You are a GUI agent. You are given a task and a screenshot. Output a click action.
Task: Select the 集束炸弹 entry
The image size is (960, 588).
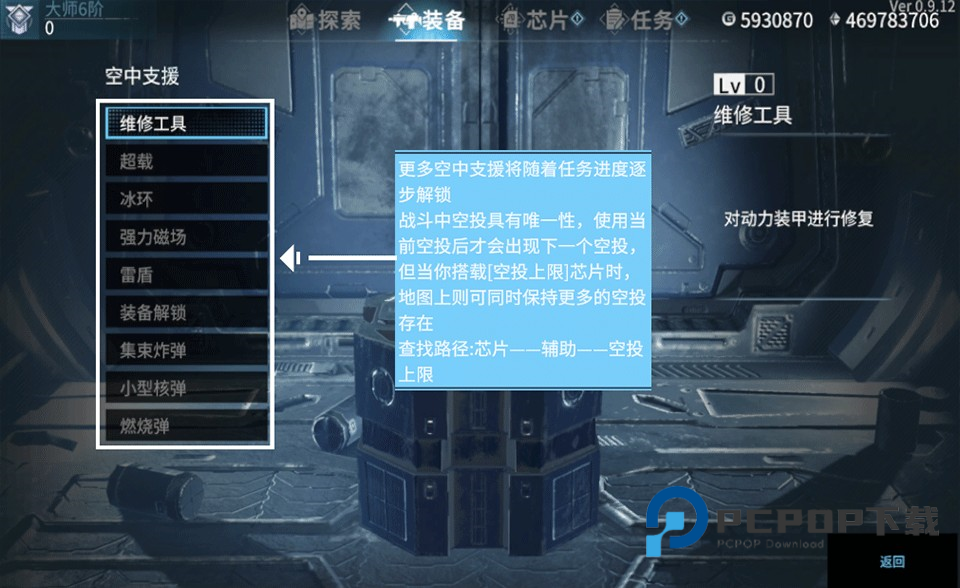click(186, 351)
